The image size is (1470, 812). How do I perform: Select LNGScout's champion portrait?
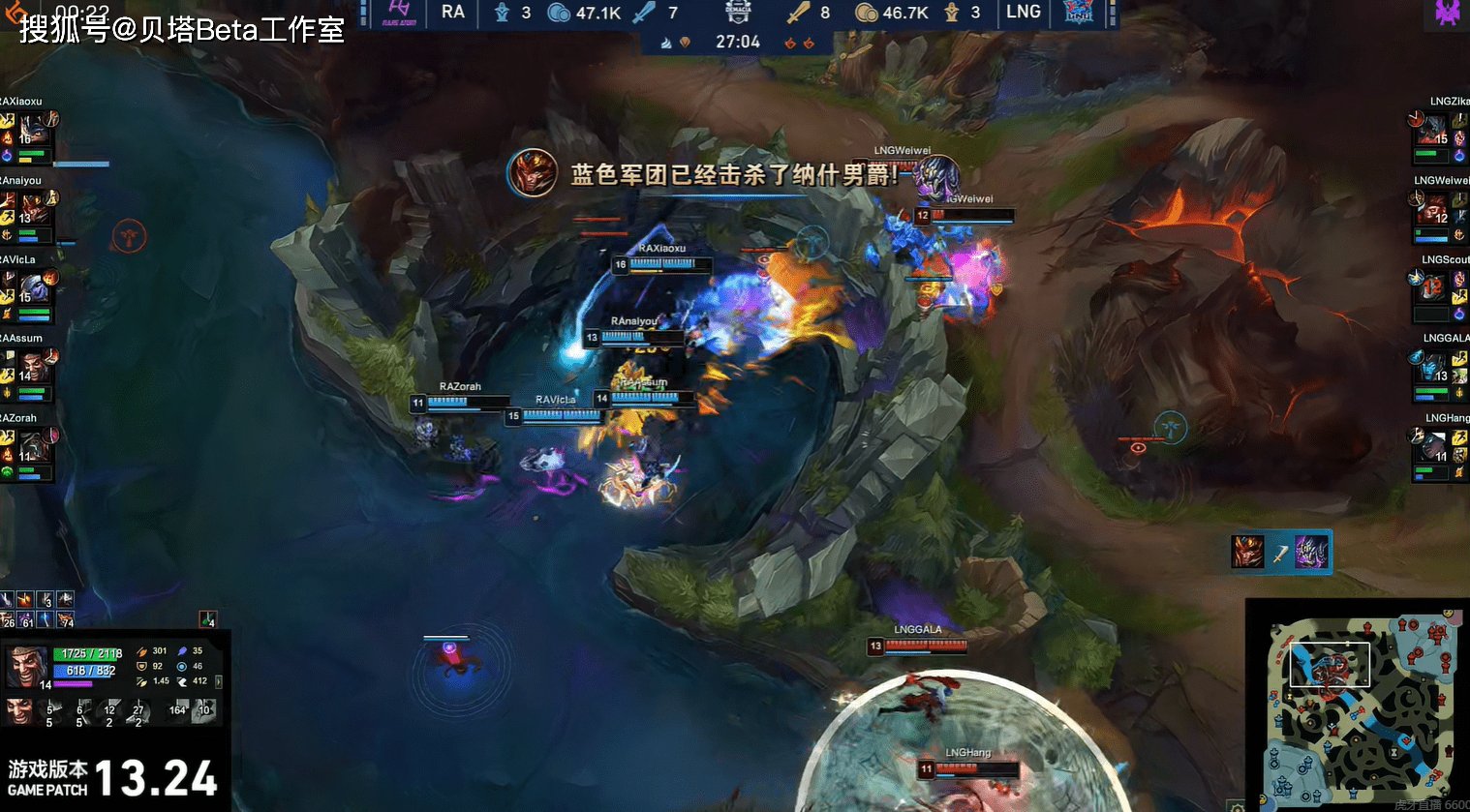1433,287
